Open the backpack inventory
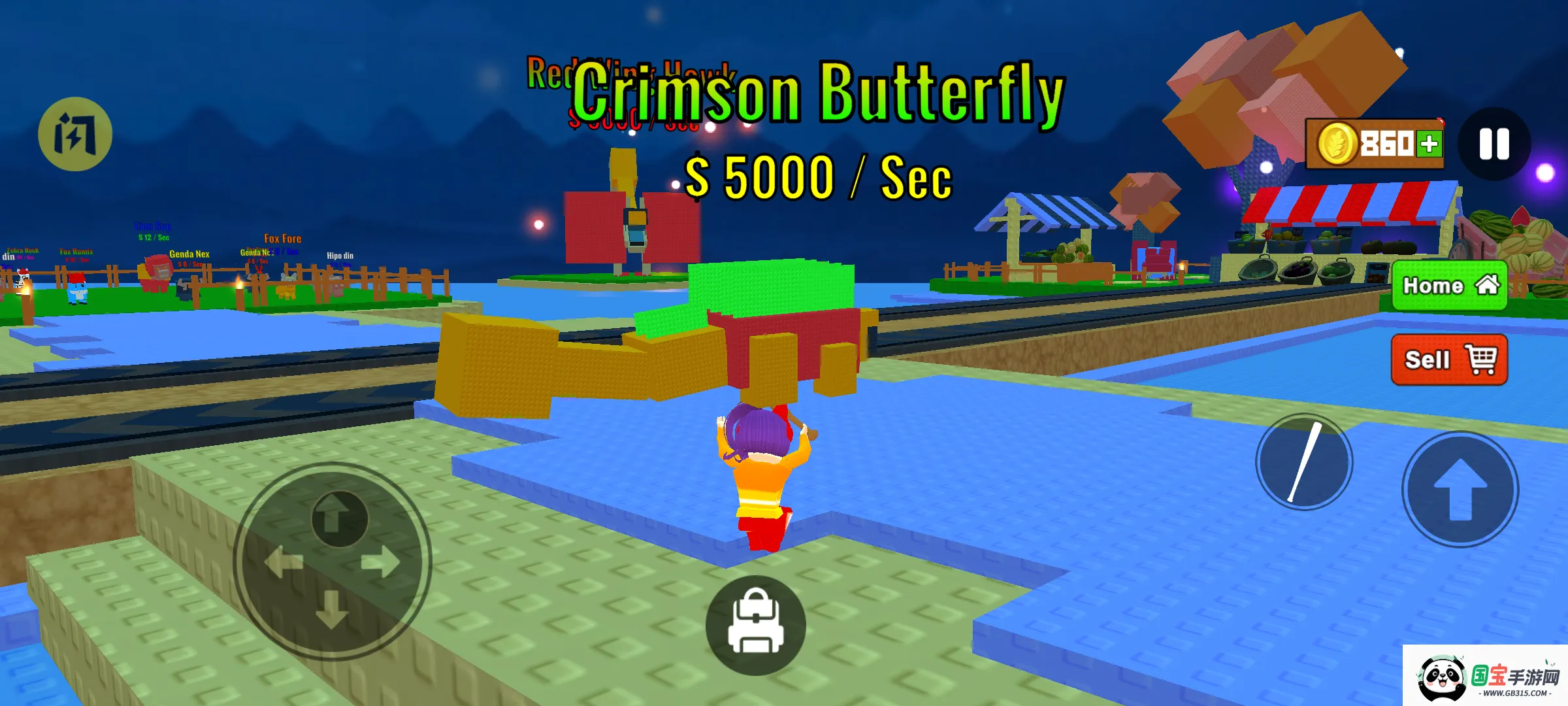The width and height of the screenshot is (1568, 706). 756,626
